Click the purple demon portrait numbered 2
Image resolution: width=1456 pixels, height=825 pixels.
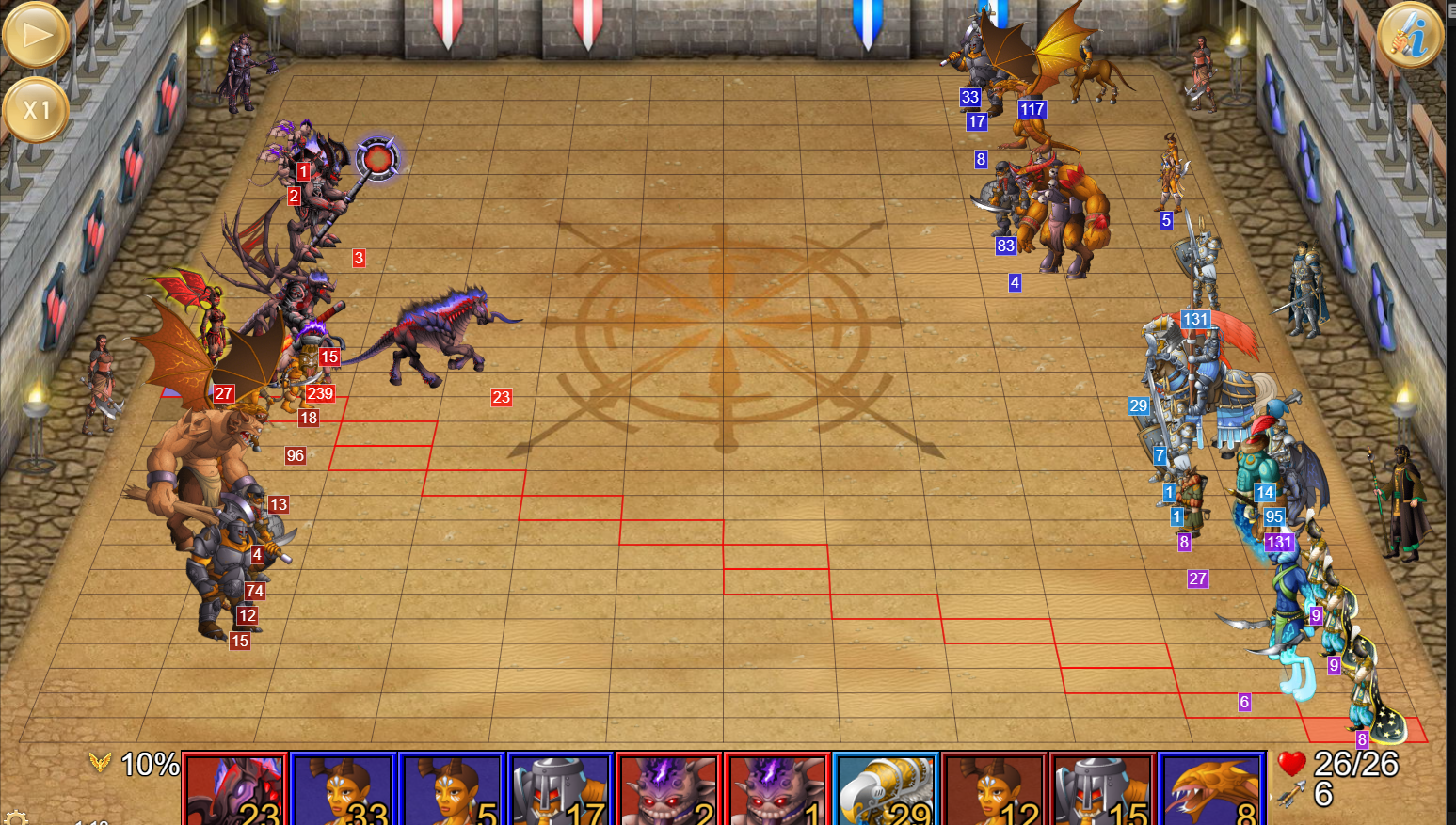click(x=668, y=790)
